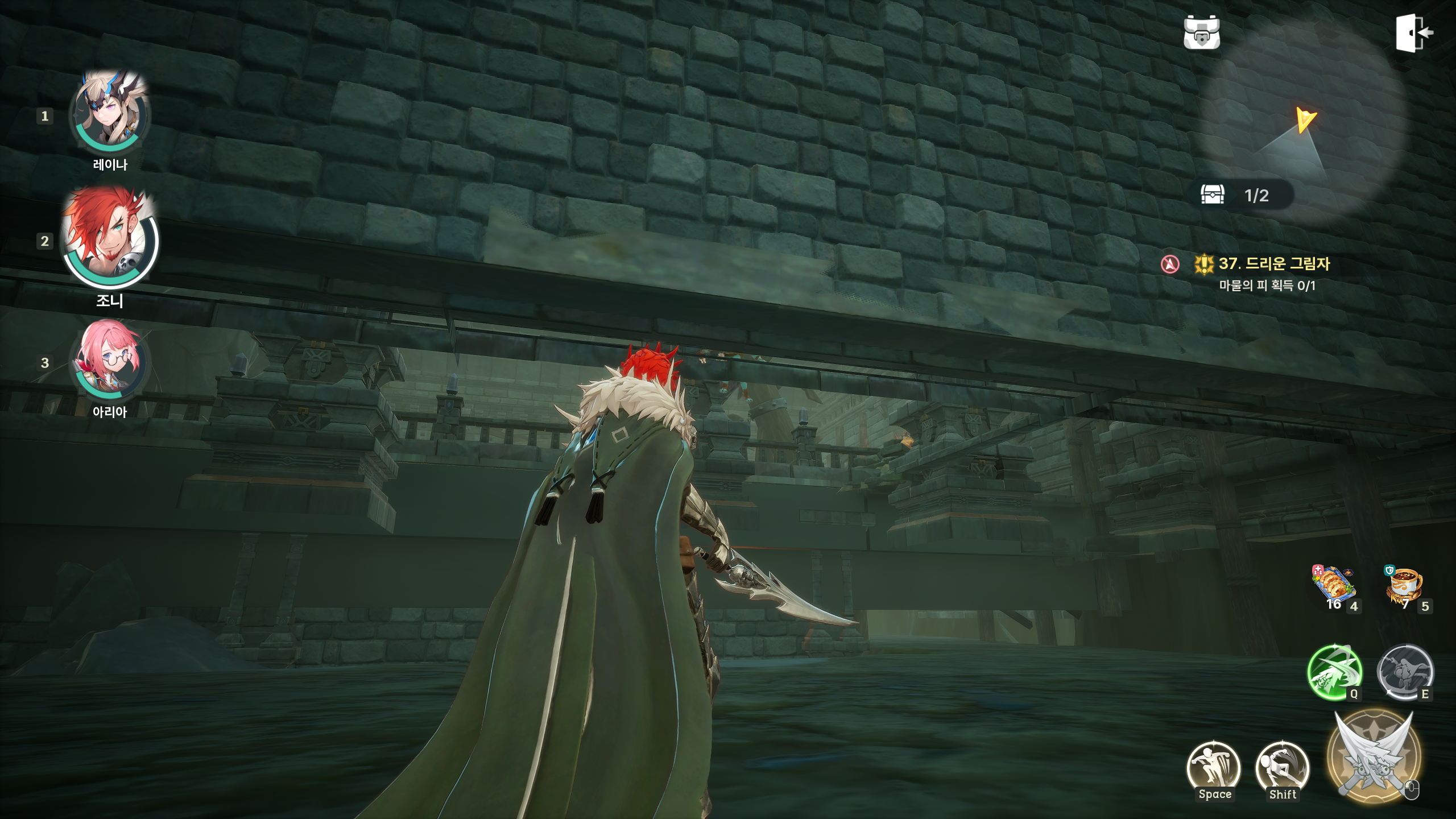
Task: Toggle the red quest navigation compass
Action: pos(1170,264)
